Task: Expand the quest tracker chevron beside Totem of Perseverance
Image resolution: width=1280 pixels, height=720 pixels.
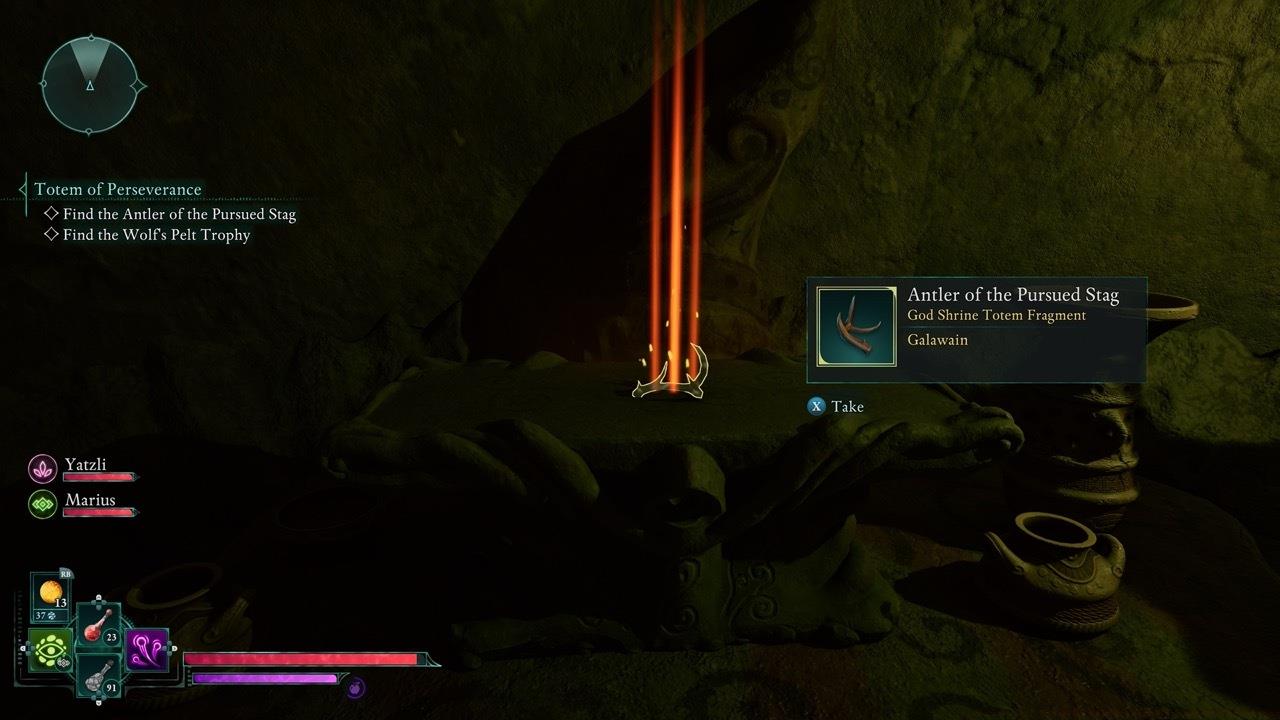Action: 24,189
